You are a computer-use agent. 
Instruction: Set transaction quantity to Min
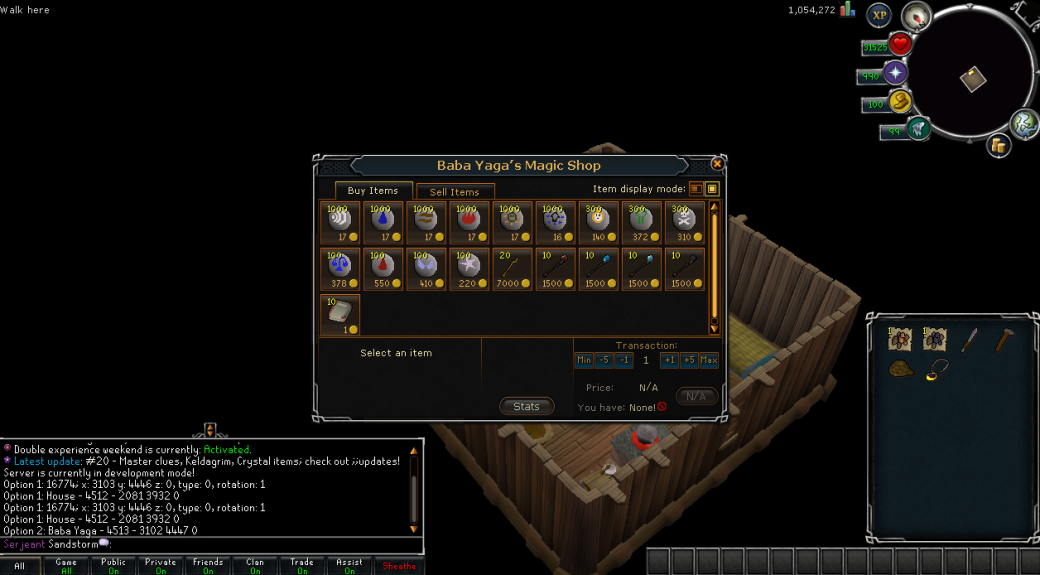click(584, 360)
